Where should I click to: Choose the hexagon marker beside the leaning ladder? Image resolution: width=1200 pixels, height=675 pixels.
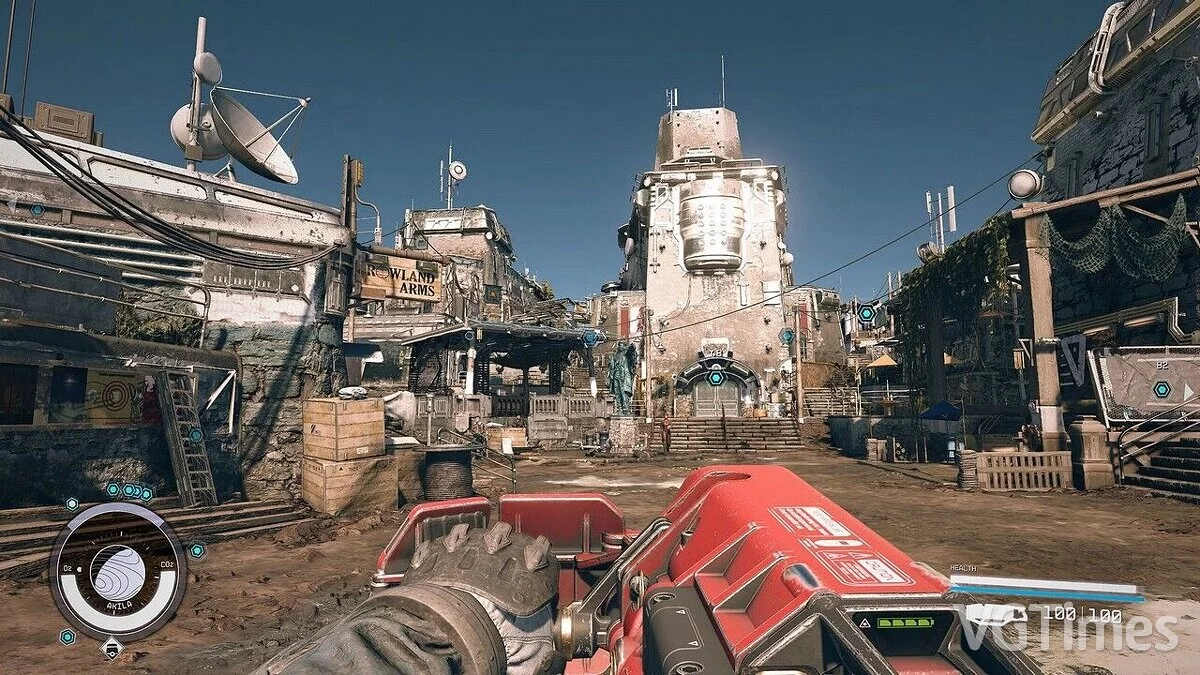point(196,435)
